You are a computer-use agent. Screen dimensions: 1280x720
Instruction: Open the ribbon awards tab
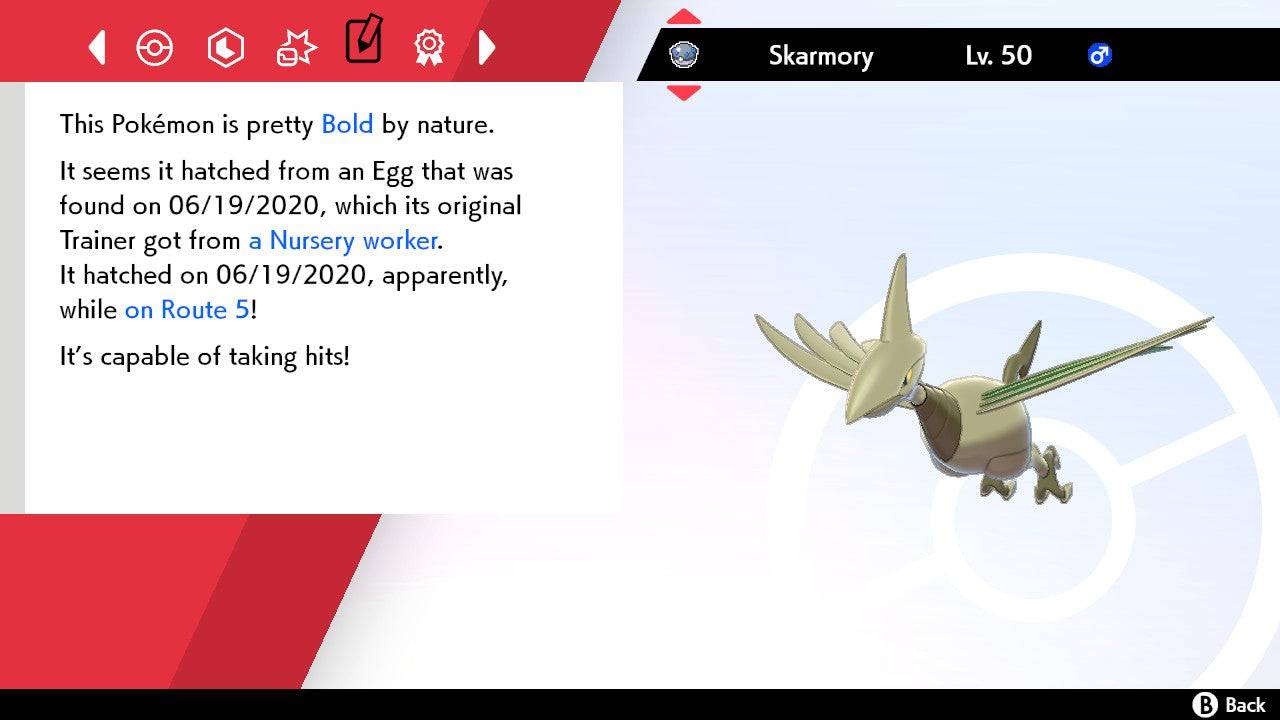tap(428, 47)
